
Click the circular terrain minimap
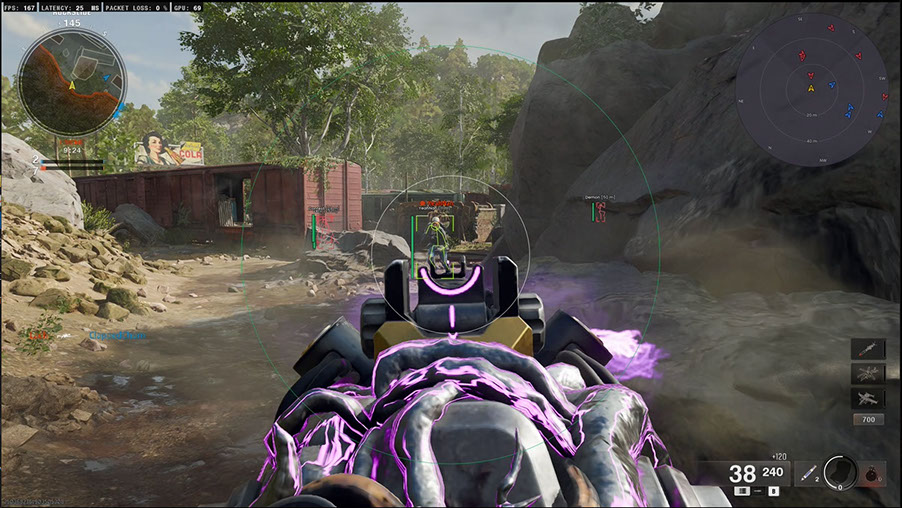[x=72, y=82]
